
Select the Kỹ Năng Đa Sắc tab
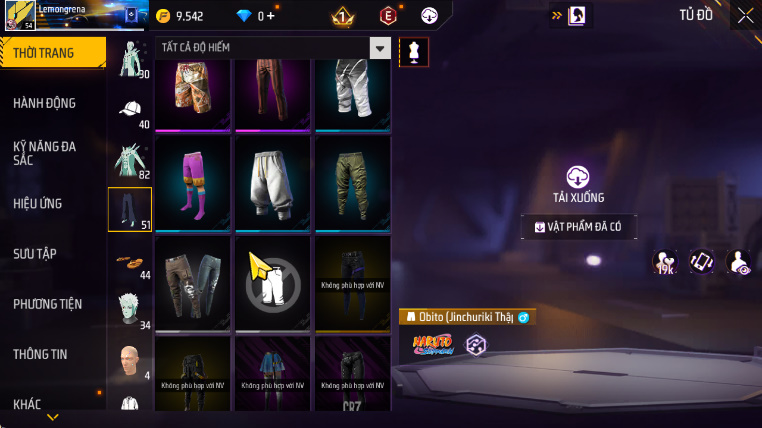tap(45, 153)
